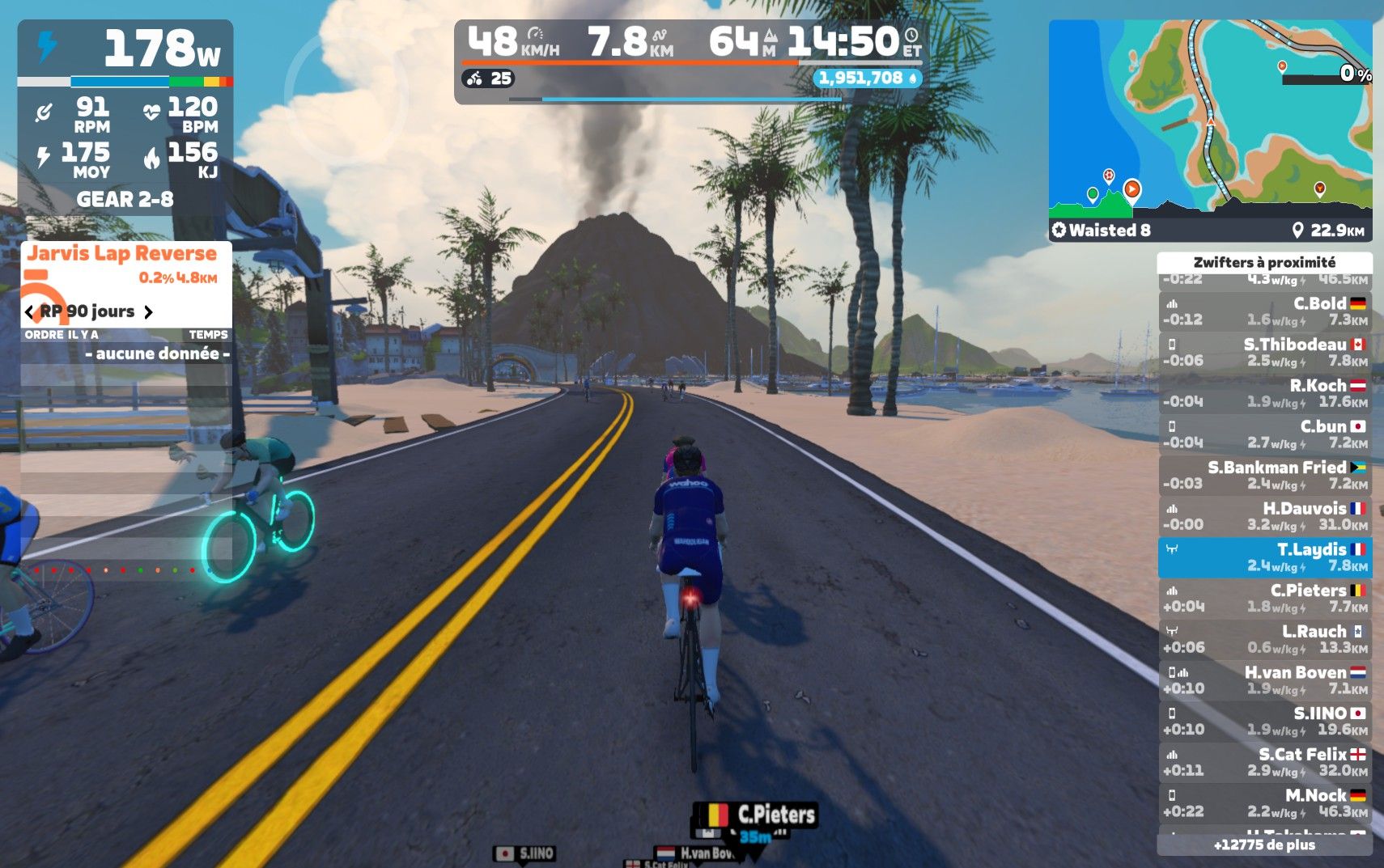Click the highlighted T.Laydis row
1384x868 pixels.
pyautogui.click(x=1264, y=557)
